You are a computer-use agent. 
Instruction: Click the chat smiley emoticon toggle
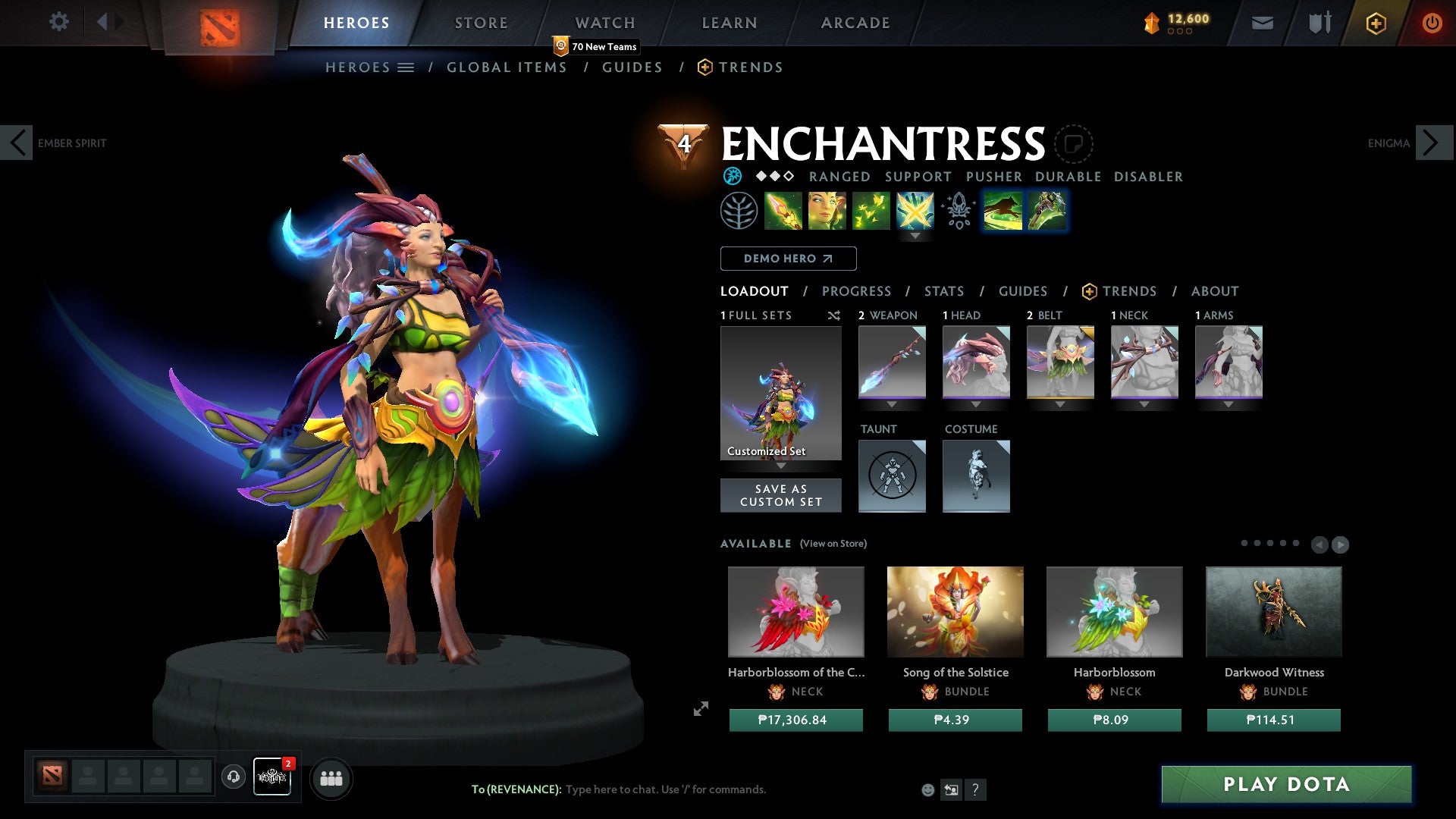click(x=927, y=789)
